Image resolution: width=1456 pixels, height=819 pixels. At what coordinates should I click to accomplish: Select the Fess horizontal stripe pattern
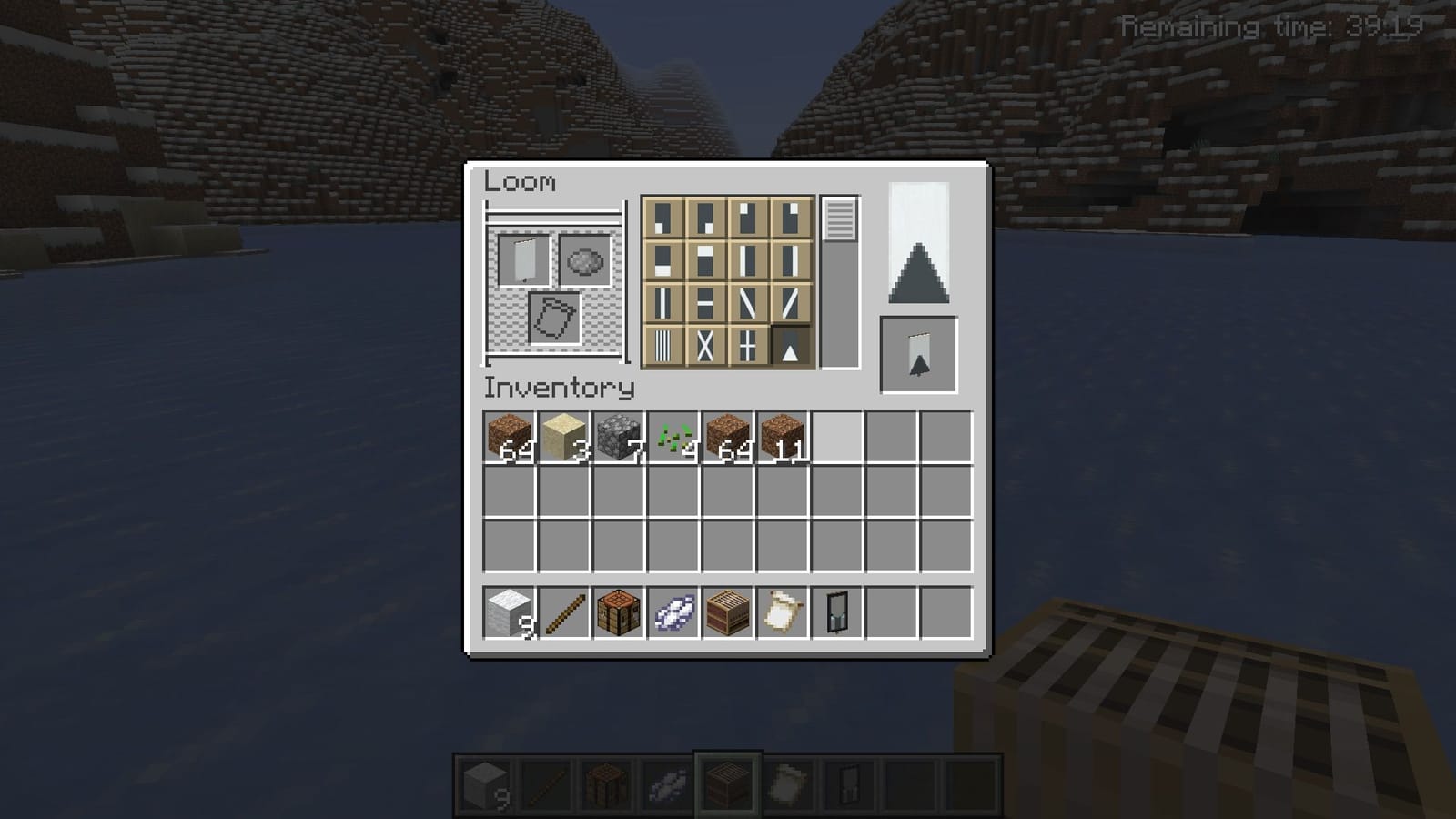(x=705, y=303)
